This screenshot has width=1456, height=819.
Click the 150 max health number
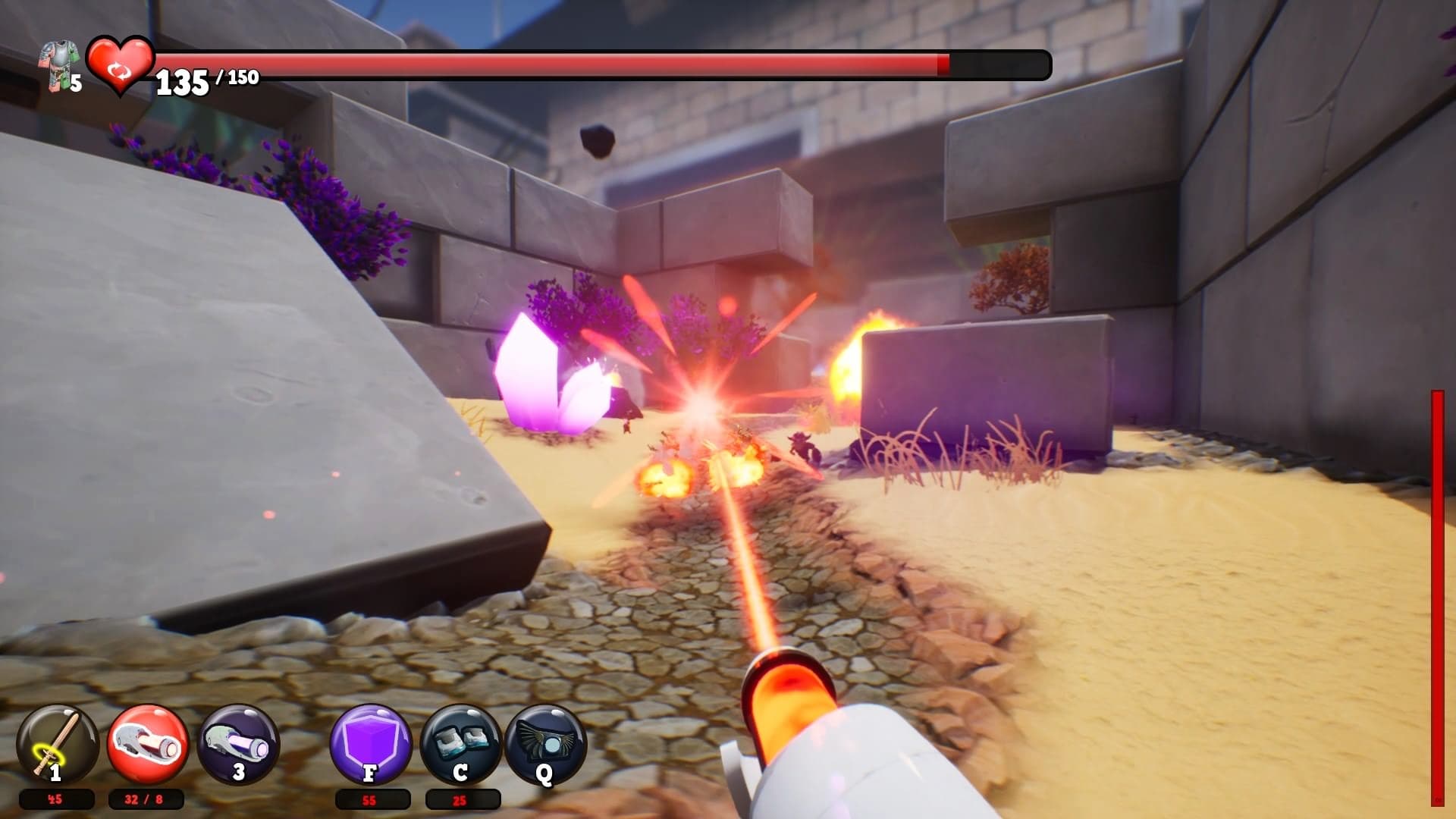(x=244, y=76)
